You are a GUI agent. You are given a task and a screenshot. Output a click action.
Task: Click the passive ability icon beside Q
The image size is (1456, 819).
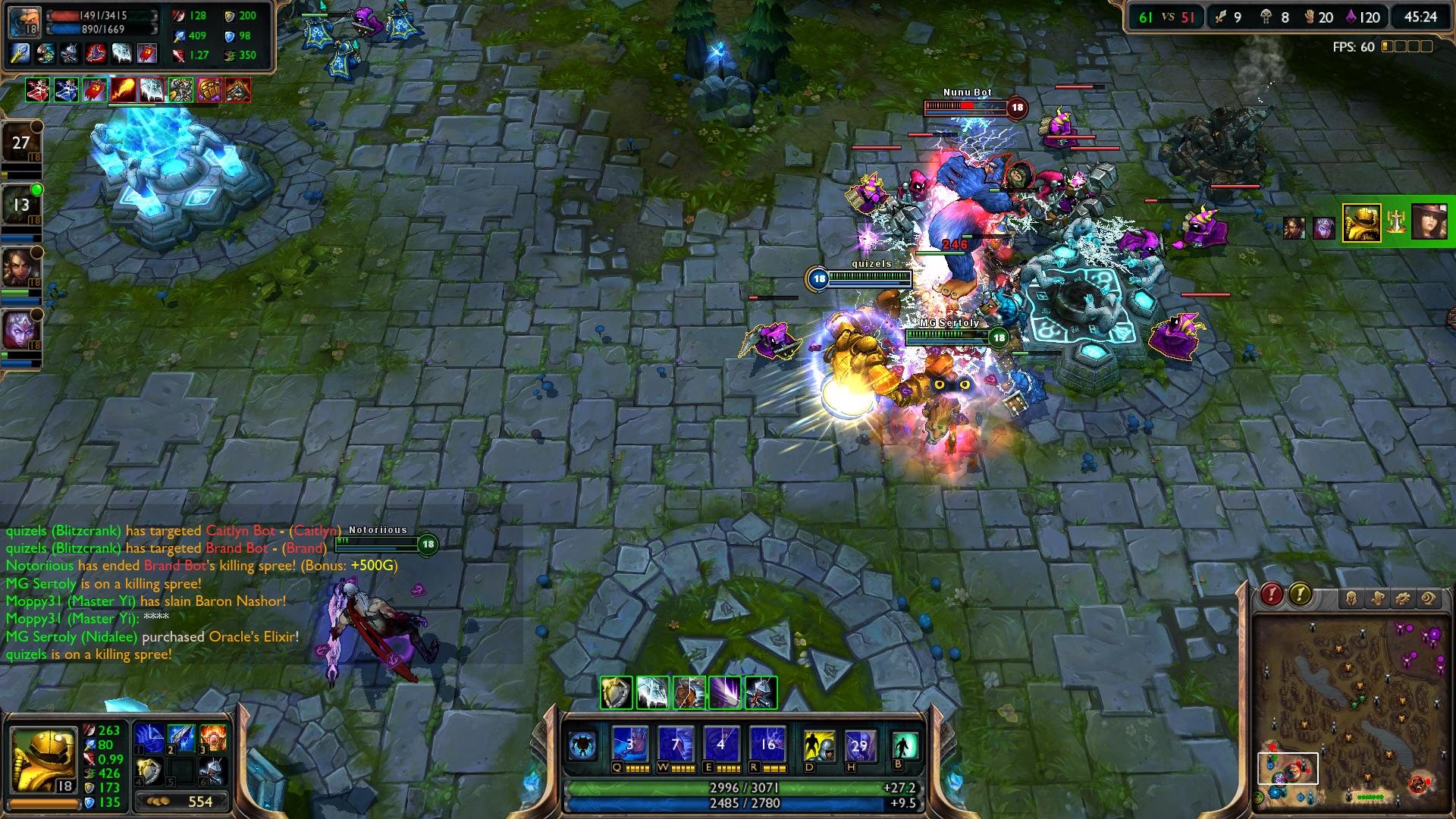pos(583,745)
